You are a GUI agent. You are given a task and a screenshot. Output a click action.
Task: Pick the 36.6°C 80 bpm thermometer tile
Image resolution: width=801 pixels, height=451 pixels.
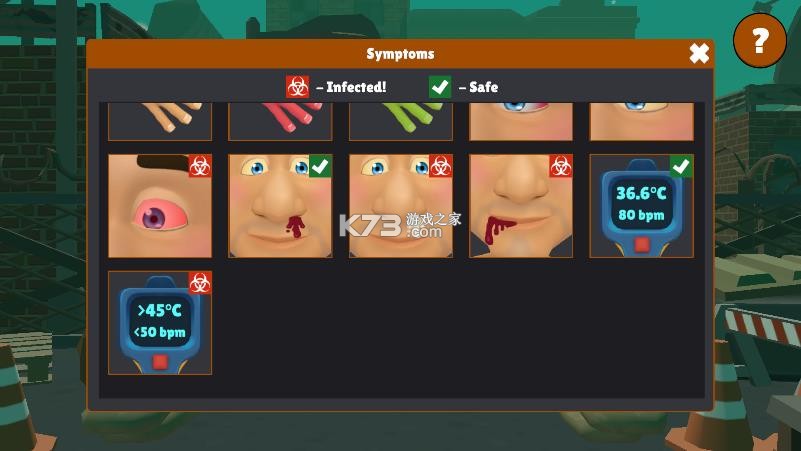[641, 206]
